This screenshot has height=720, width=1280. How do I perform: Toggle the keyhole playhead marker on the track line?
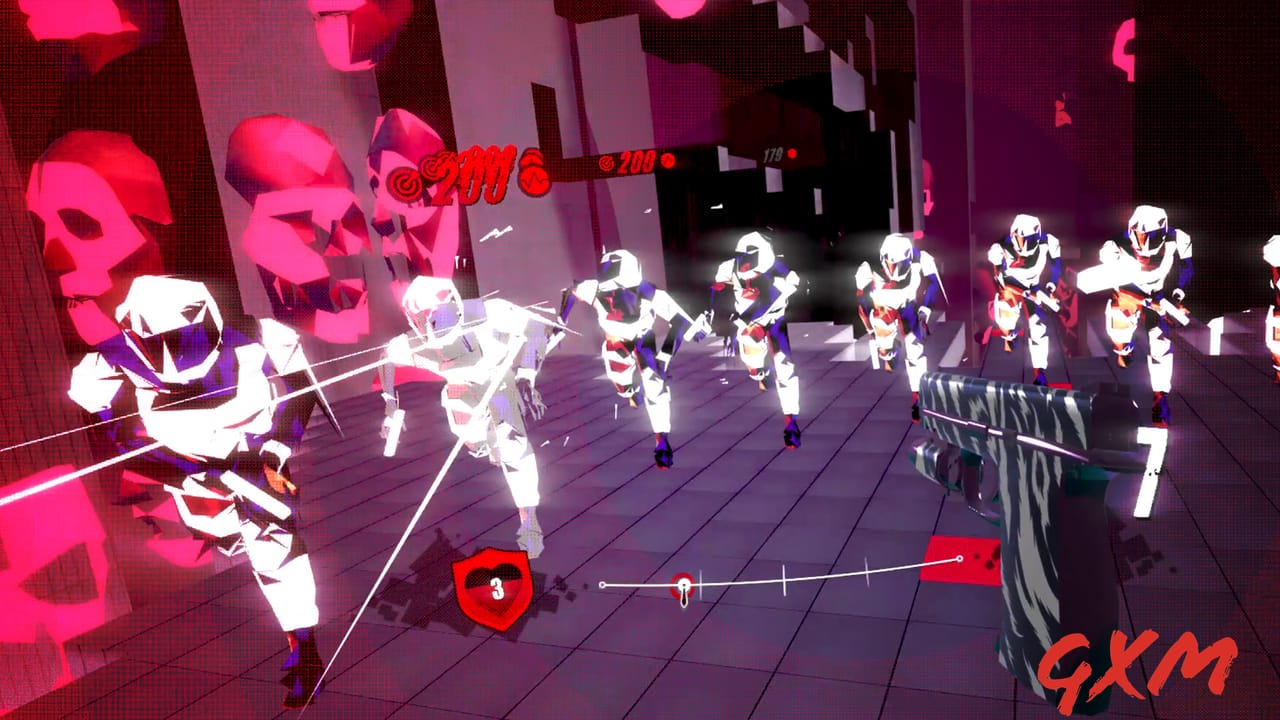[683, 586]
